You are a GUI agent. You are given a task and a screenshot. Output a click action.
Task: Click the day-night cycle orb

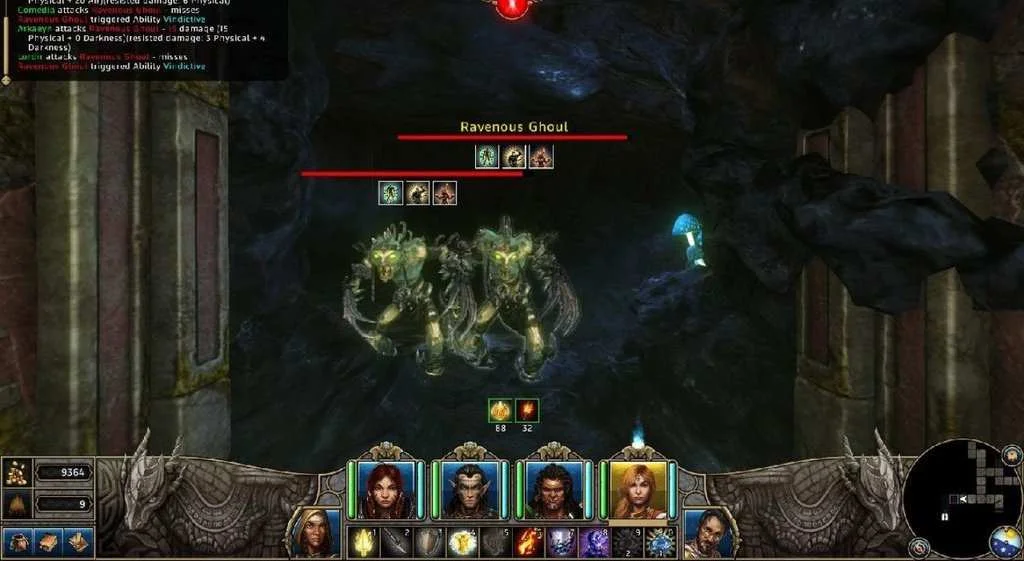pyautogui.click(x=1007, y=541)
